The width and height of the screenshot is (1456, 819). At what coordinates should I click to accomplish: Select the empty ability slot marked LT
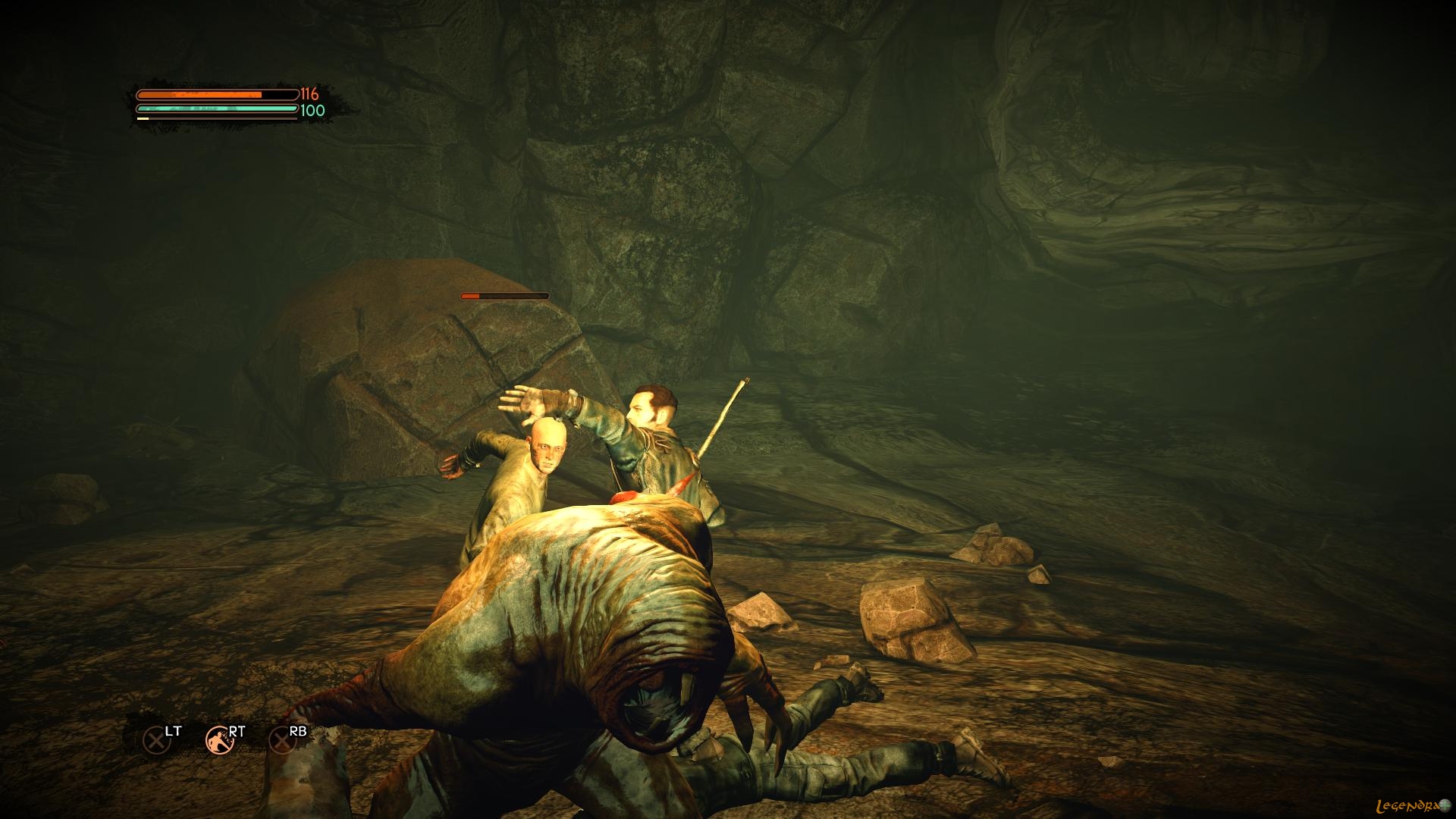[156, 739]
